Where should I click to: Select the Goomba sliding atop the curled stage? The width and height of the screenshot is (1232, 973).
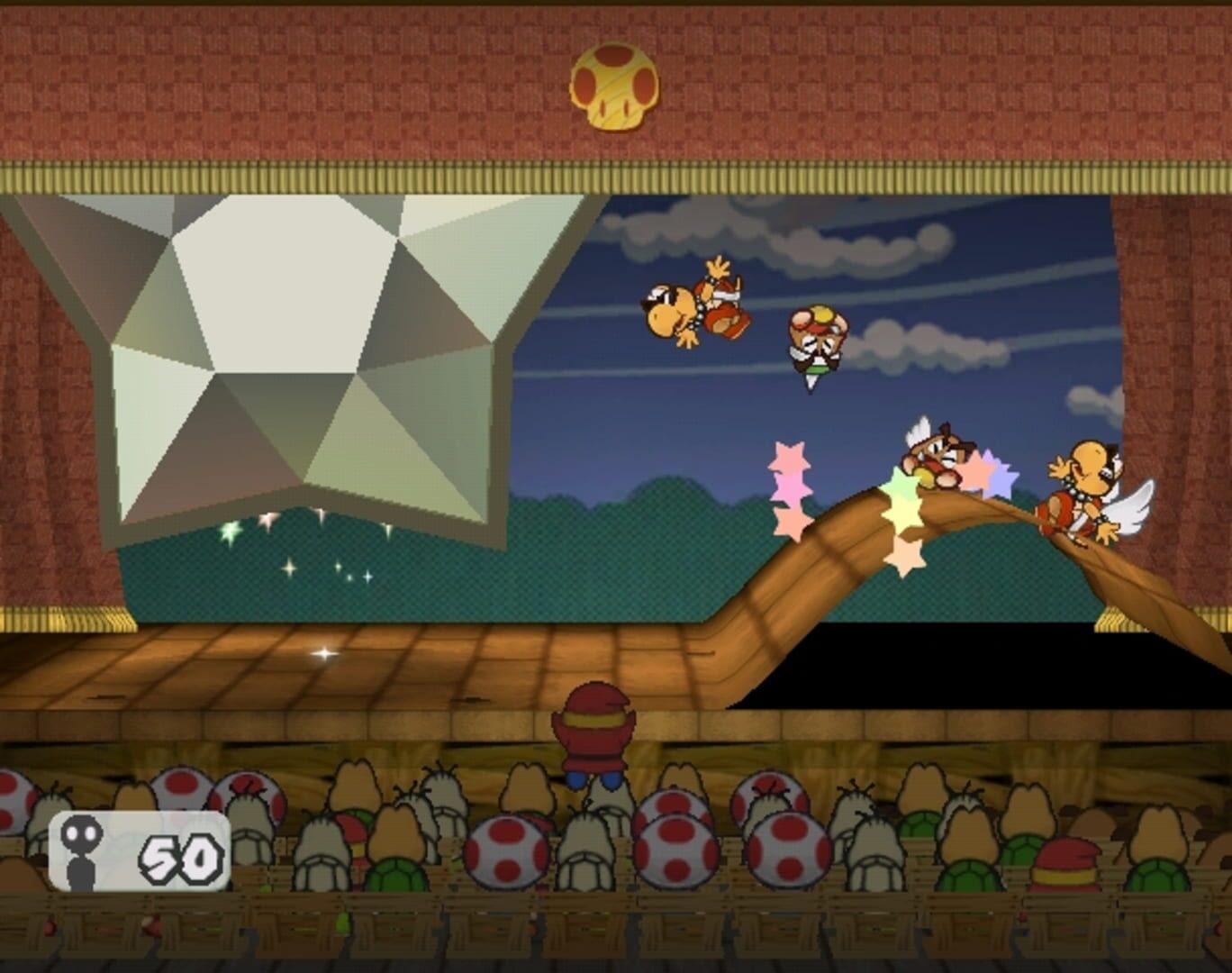click(x=937, y=455)
